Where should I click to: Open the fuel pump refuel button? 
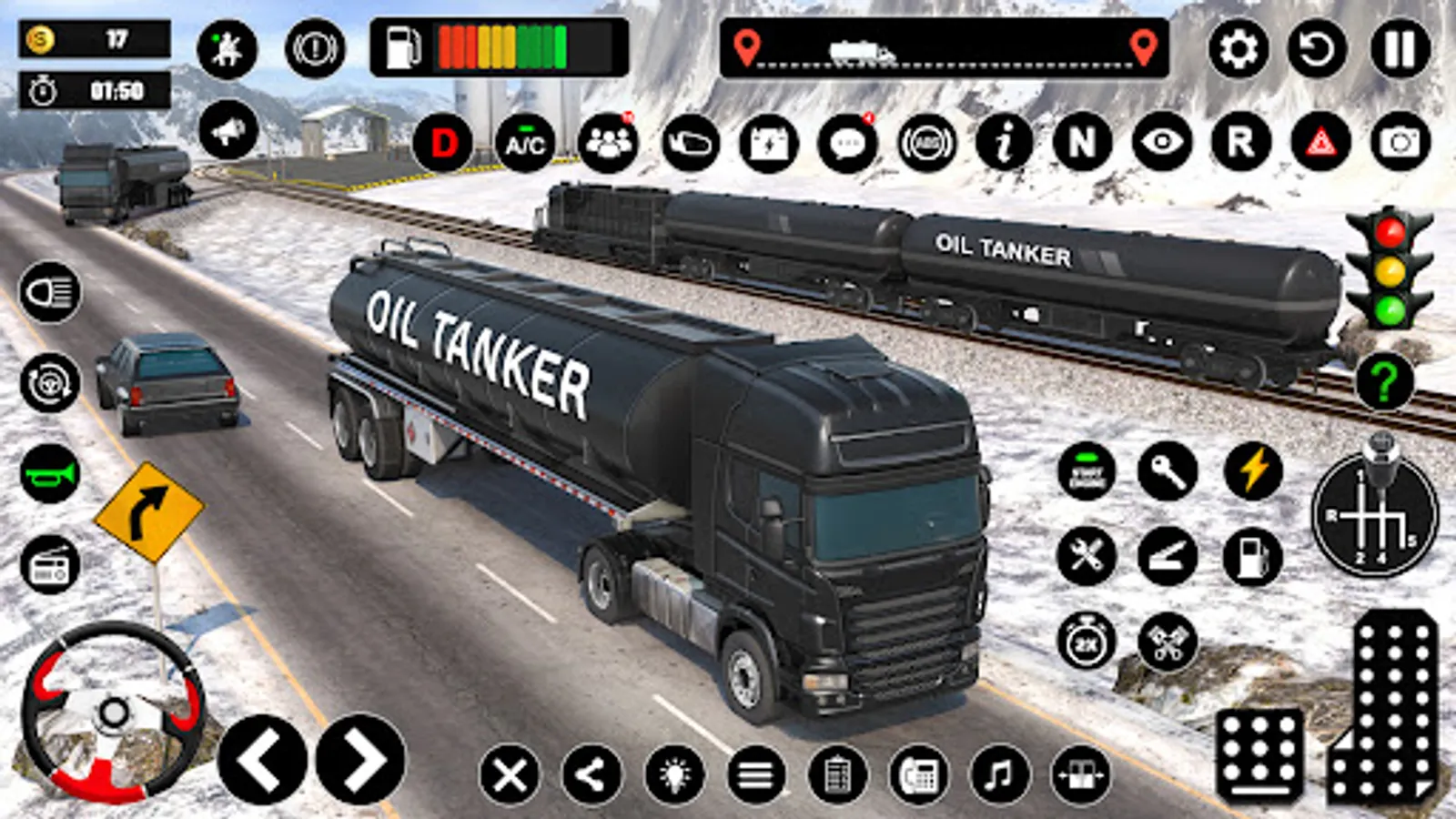point(1252,556)
